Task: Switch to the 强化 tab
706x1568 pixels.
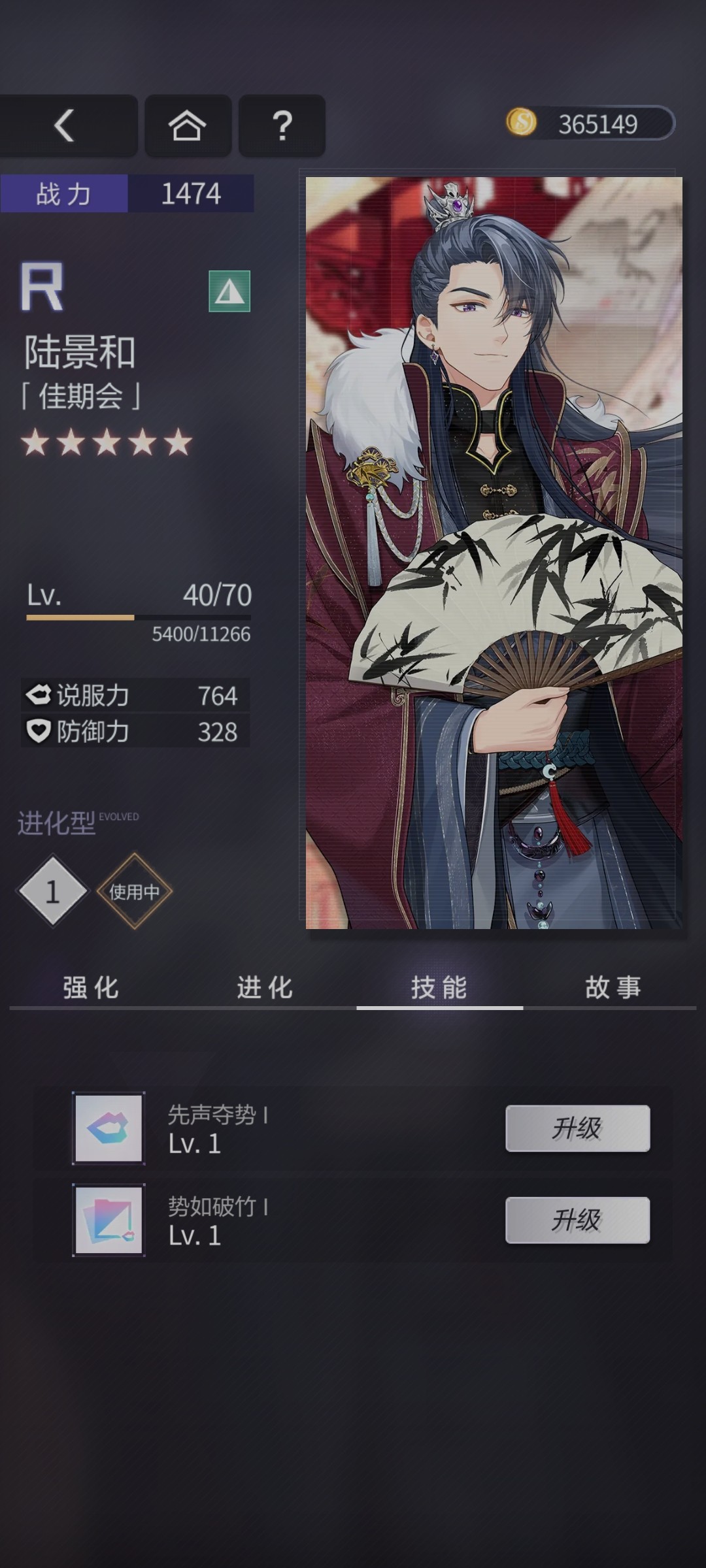Action: (91, 987)
